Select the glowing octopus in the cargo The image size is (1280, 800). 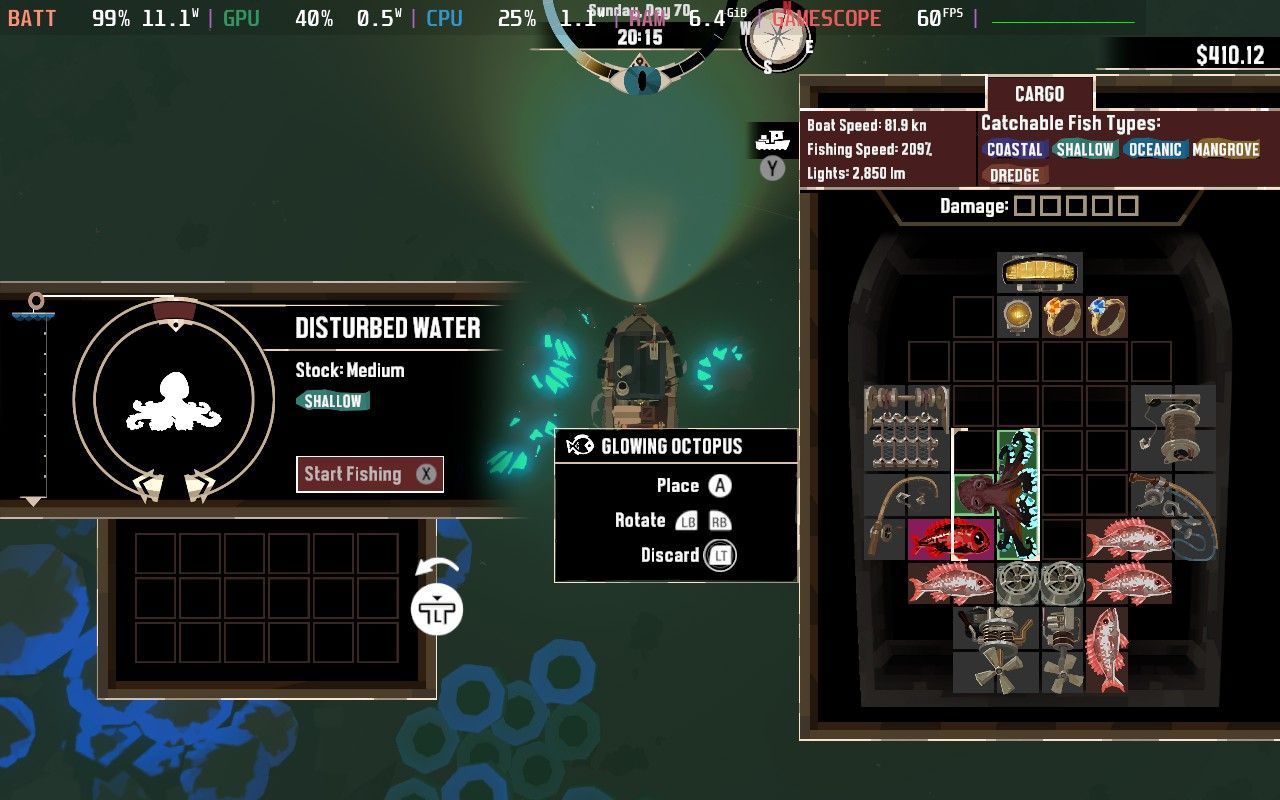pos(1018,494)
